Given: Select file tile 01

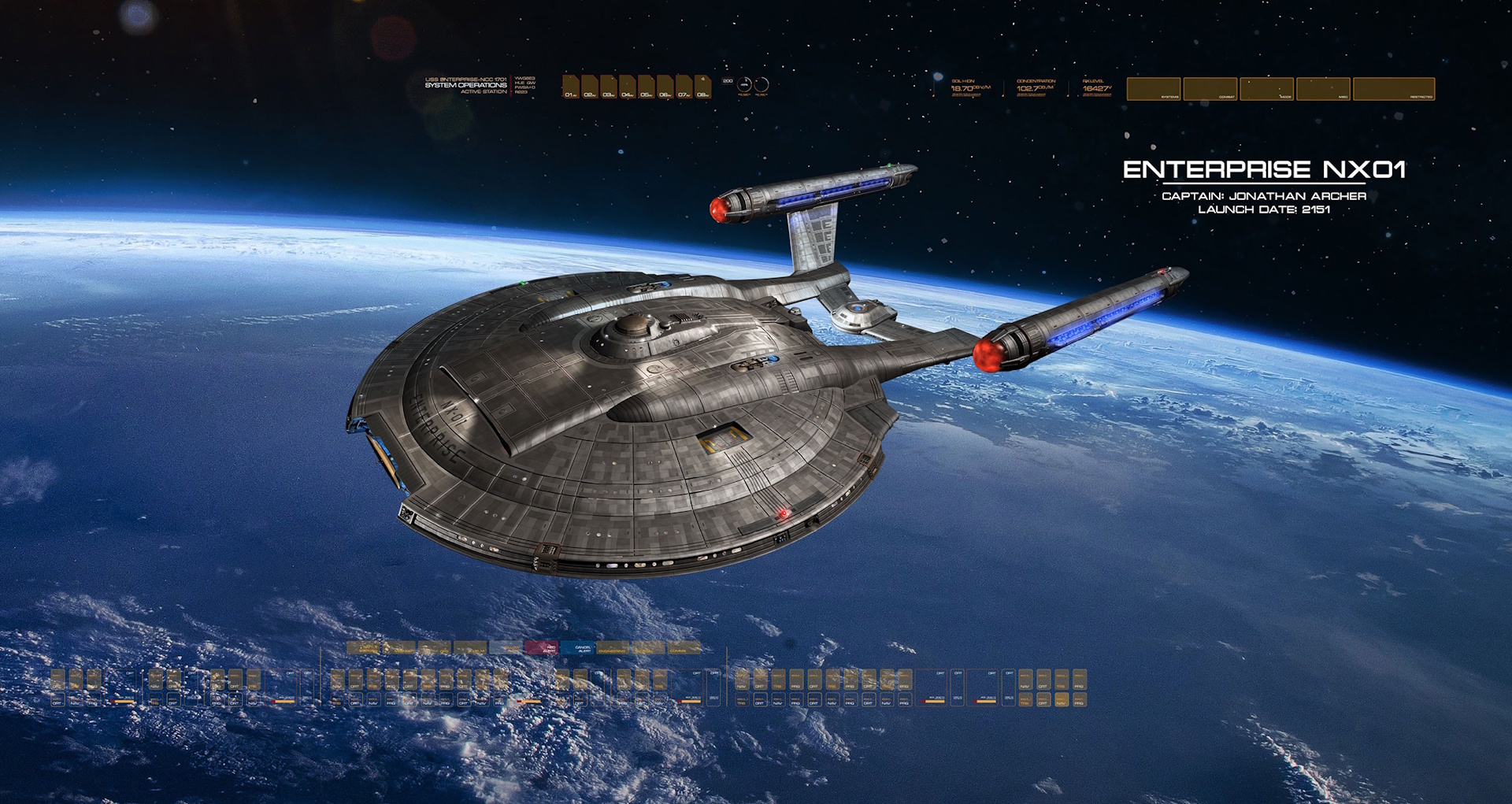Looking at the screenshot, I should pyautogui.click(x=571, y=87).
